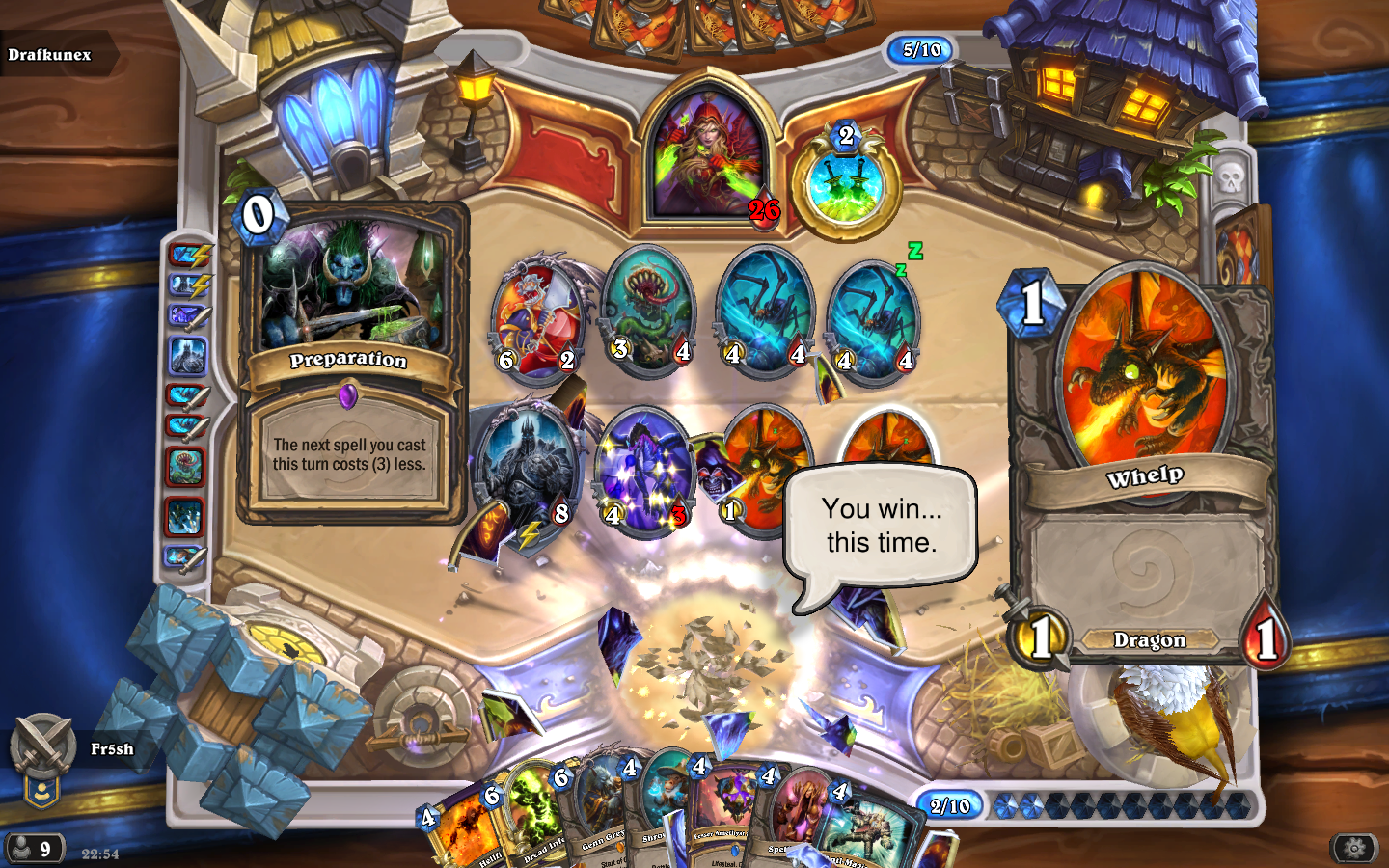Attack the enemy 3/4 plant minion
The height and width of the screenshot is (868, 1389).
coord(648,309)
